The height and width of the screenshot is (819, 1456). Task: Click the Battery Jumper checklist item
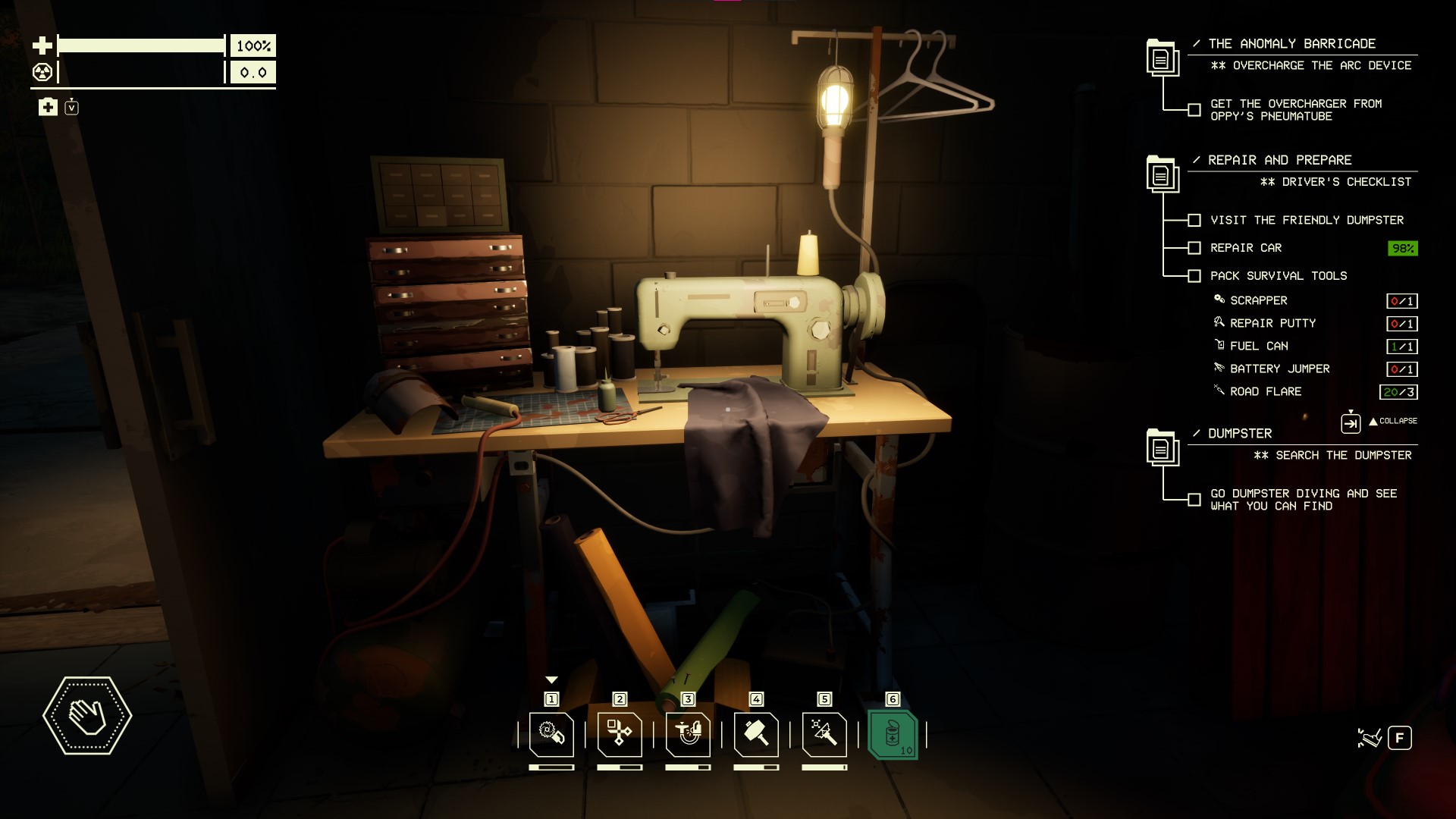coord(1279,369)
